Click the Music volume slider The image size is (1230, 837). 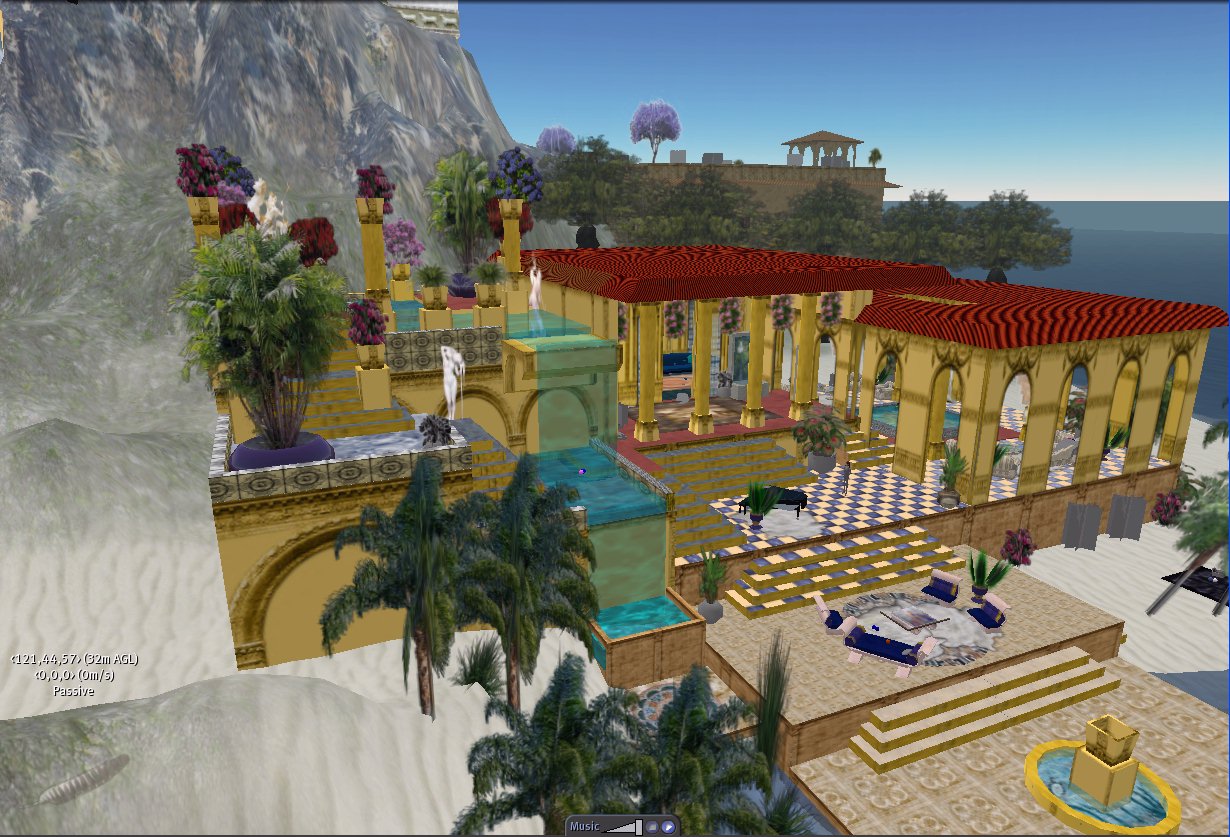click(624, 827)
